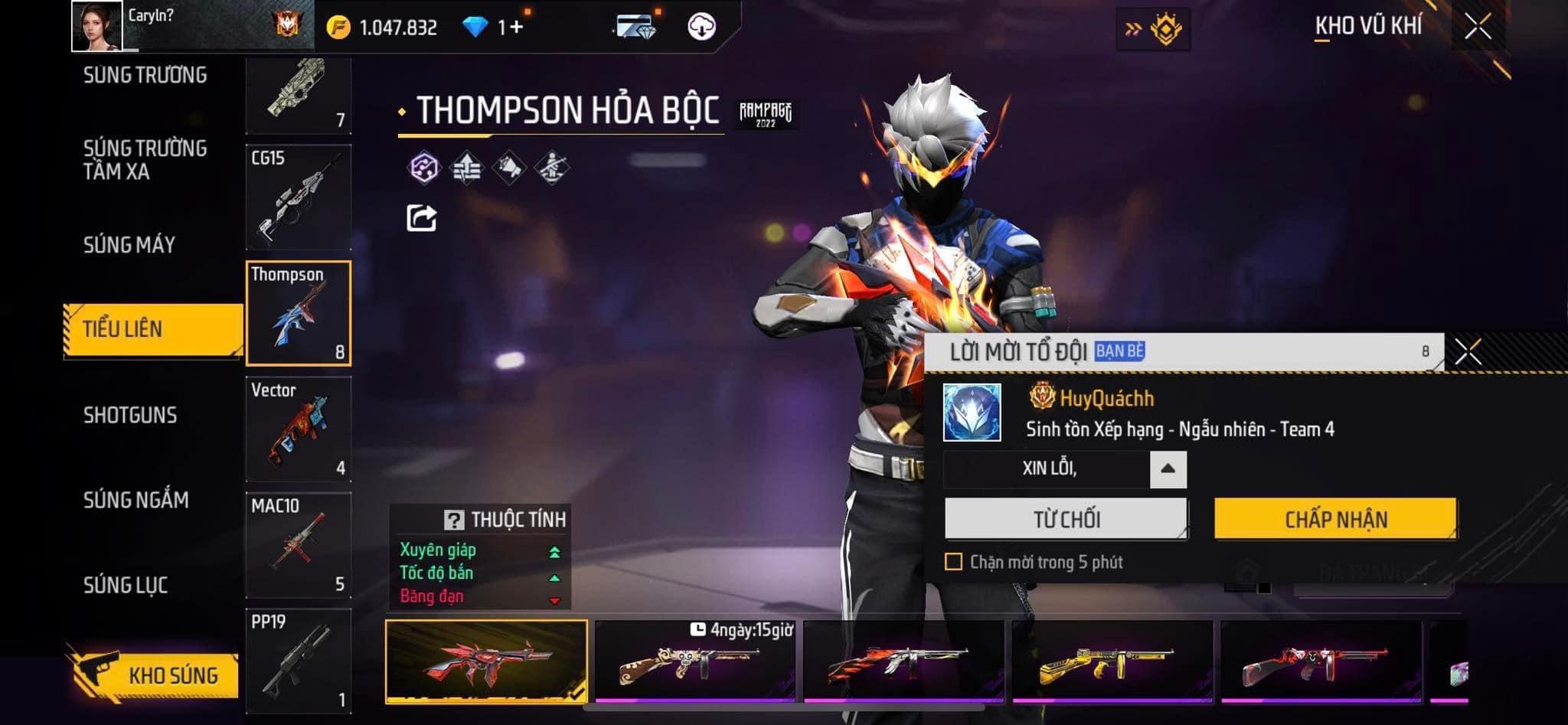Close the Kho Vũ Khí screen
The image size is (1568, 725).
click(1478, 27)
